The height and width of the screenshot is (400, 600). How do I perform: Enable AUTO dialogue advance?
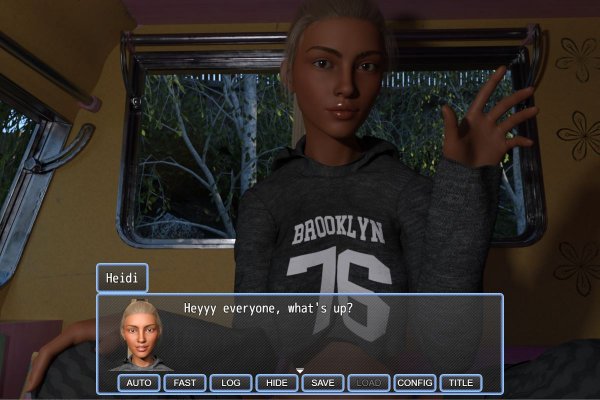[139, 383]
